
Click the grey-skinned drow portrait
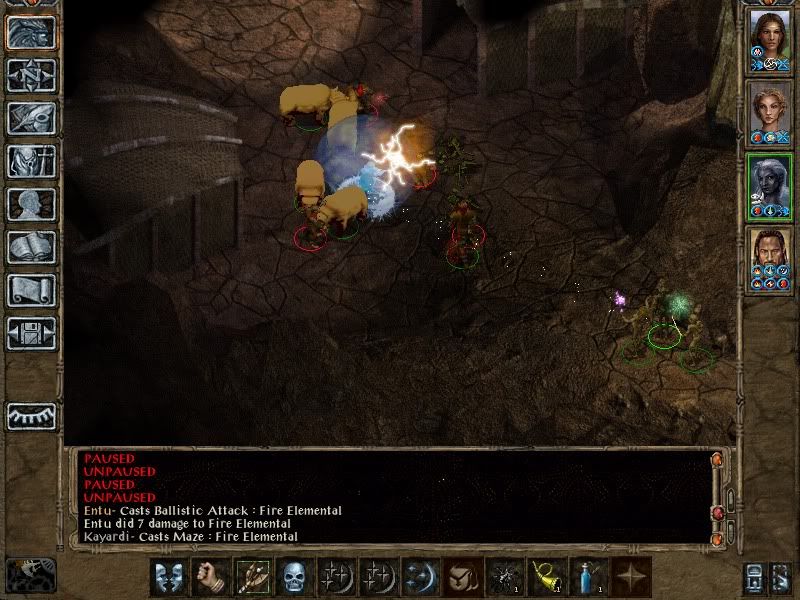[770, 186]
